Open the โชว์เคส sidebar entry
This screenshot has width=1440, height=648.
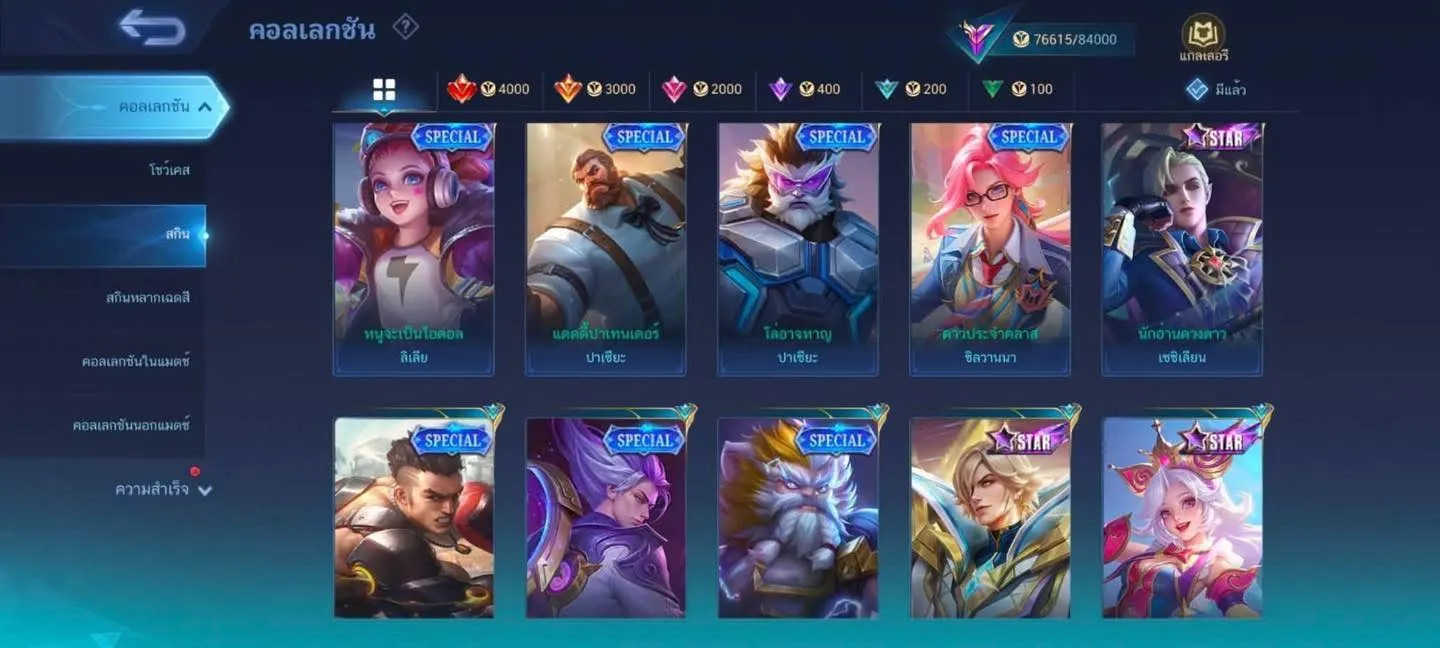[x=168, y=170]
